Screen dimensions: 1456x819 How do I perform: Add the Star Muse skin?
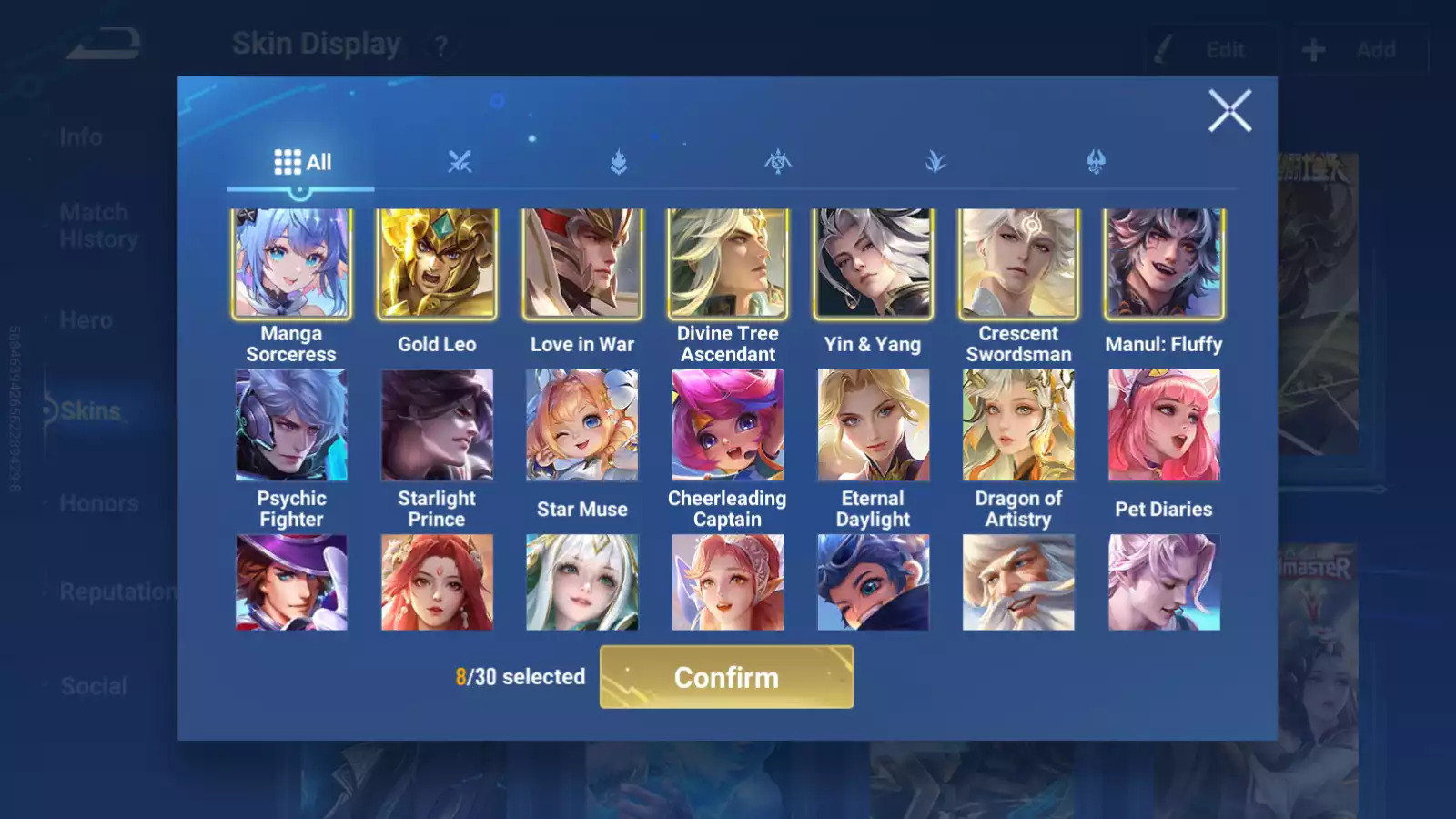[582, 425]
